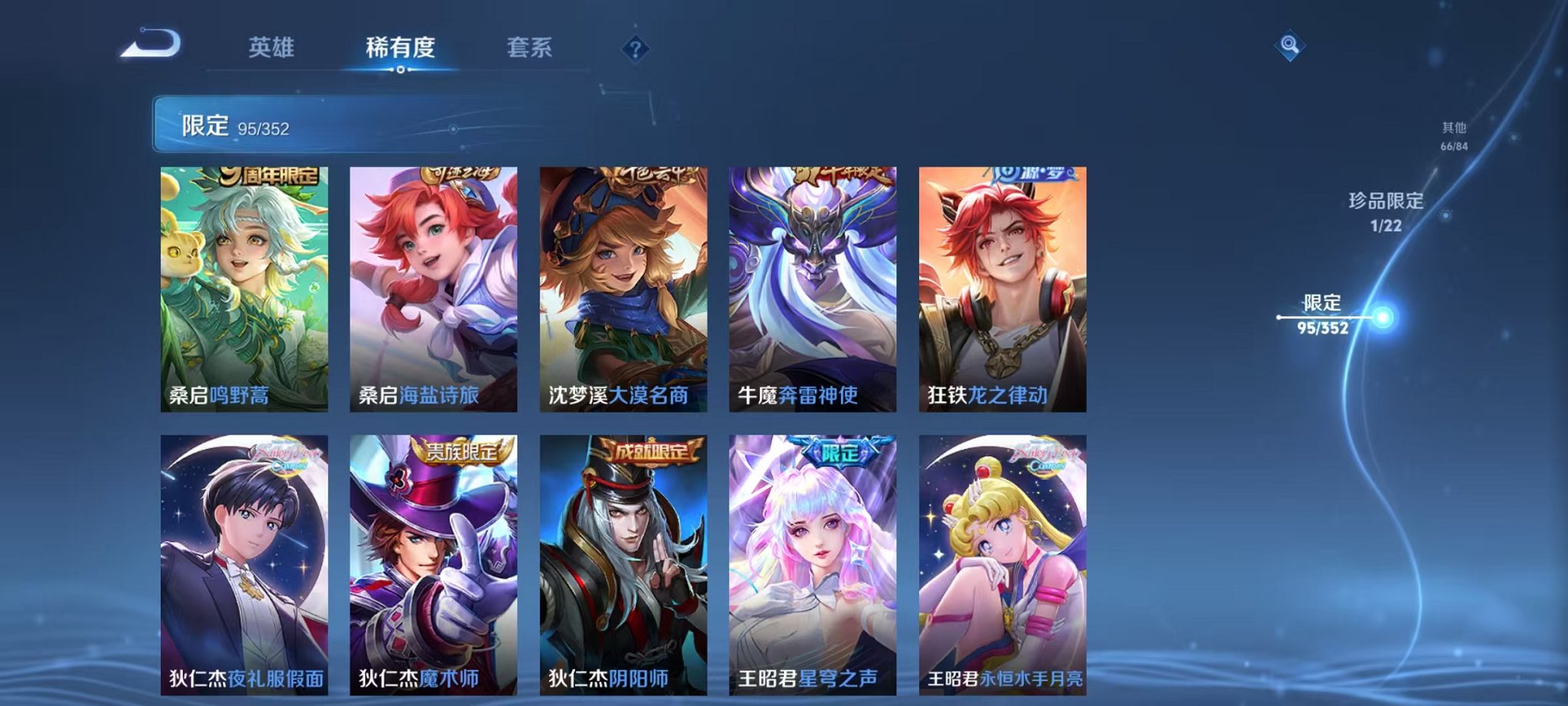Viewport: 1568px width, 706px height.
Task: Select the 稀有度 tab
Action: click(401, 46)
